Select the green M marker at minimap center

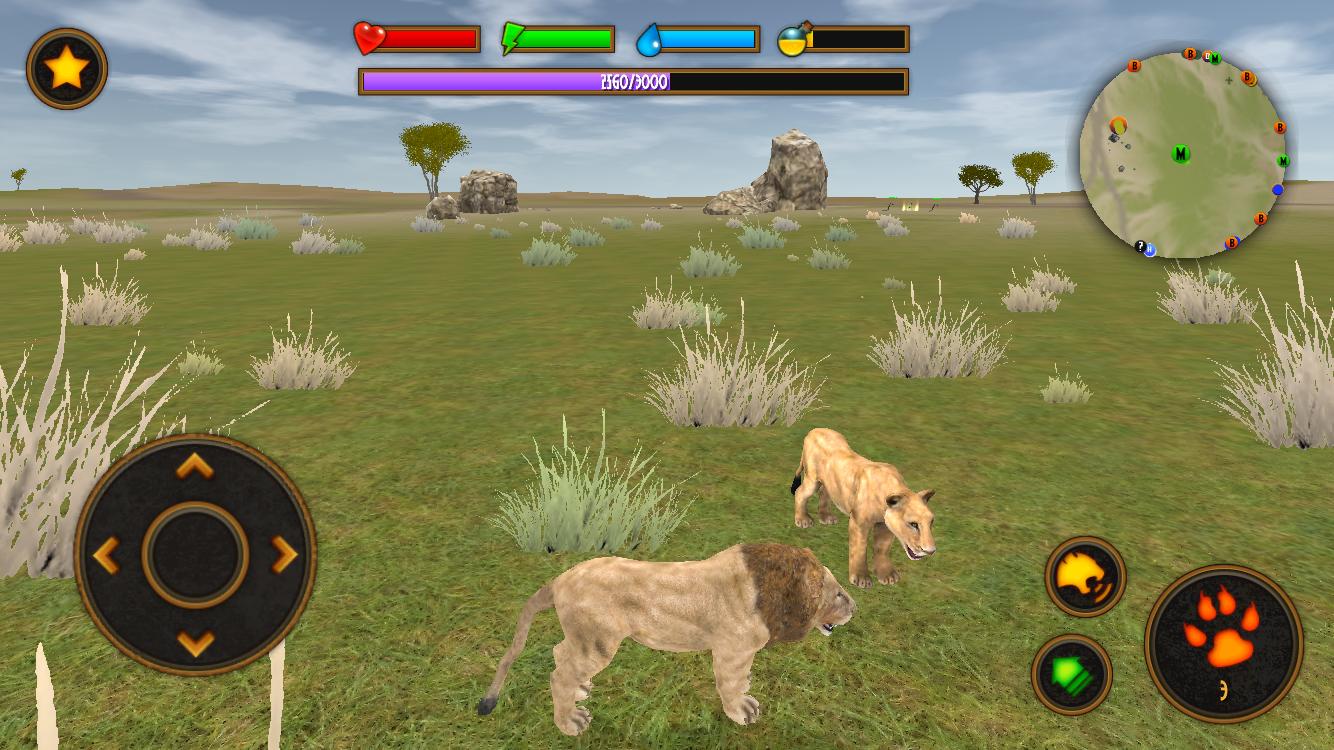[x=1181, y=153]
